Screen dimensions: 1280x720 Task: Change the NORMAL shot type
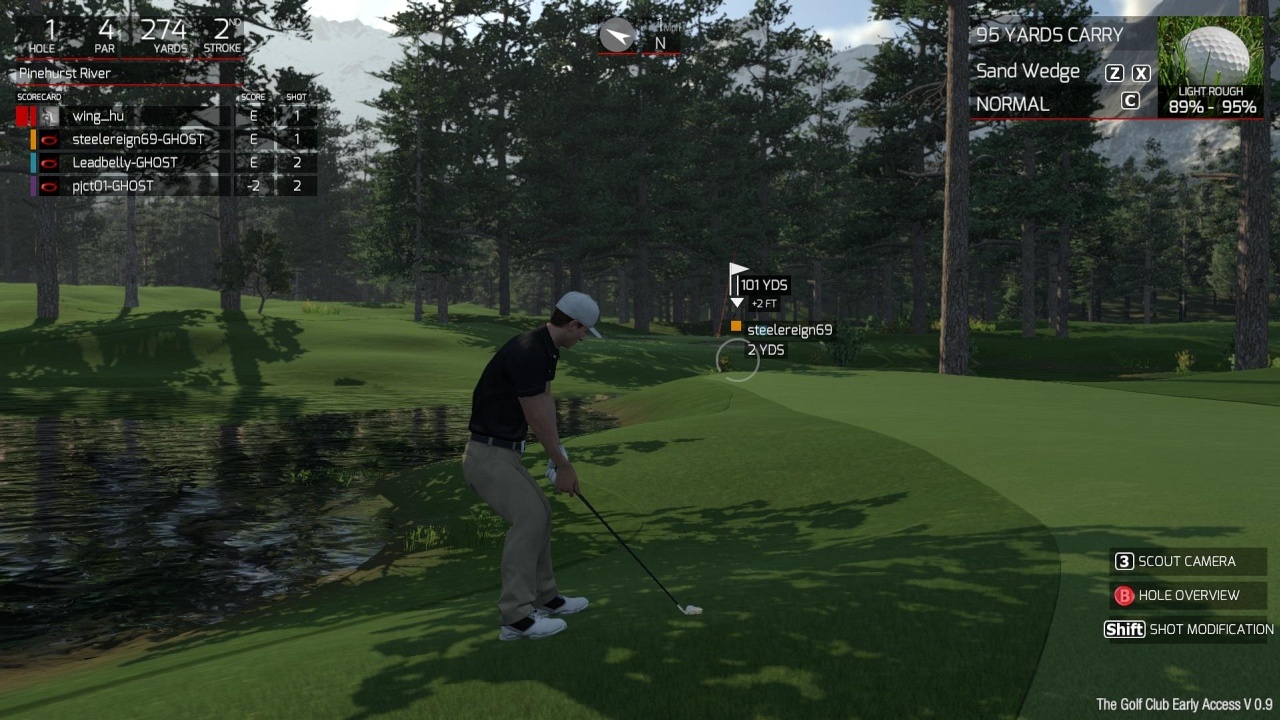pos(1012,104)
